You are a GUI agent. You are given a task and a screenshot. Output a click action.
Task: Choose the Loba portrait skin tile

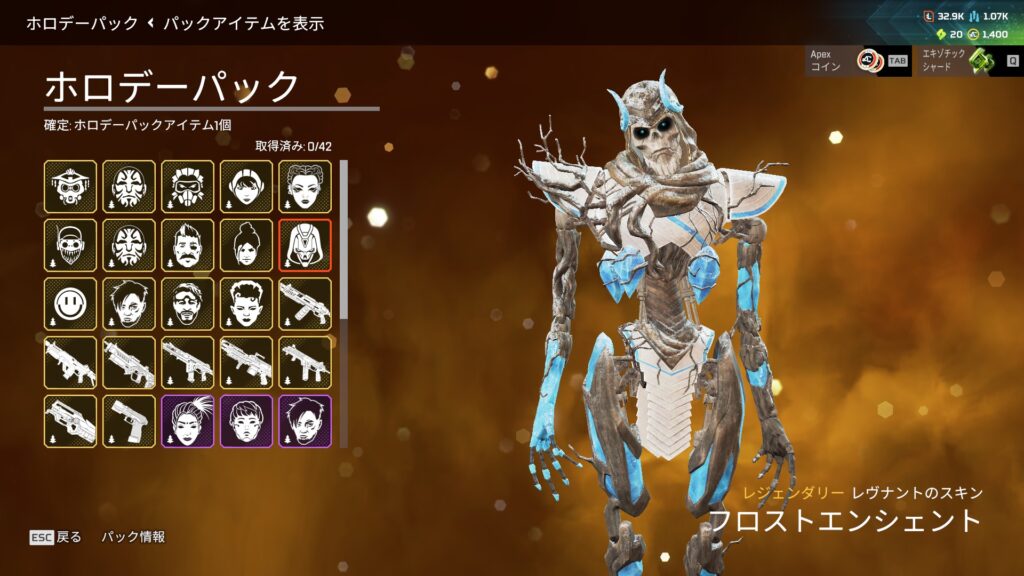[x=305, y=186]
